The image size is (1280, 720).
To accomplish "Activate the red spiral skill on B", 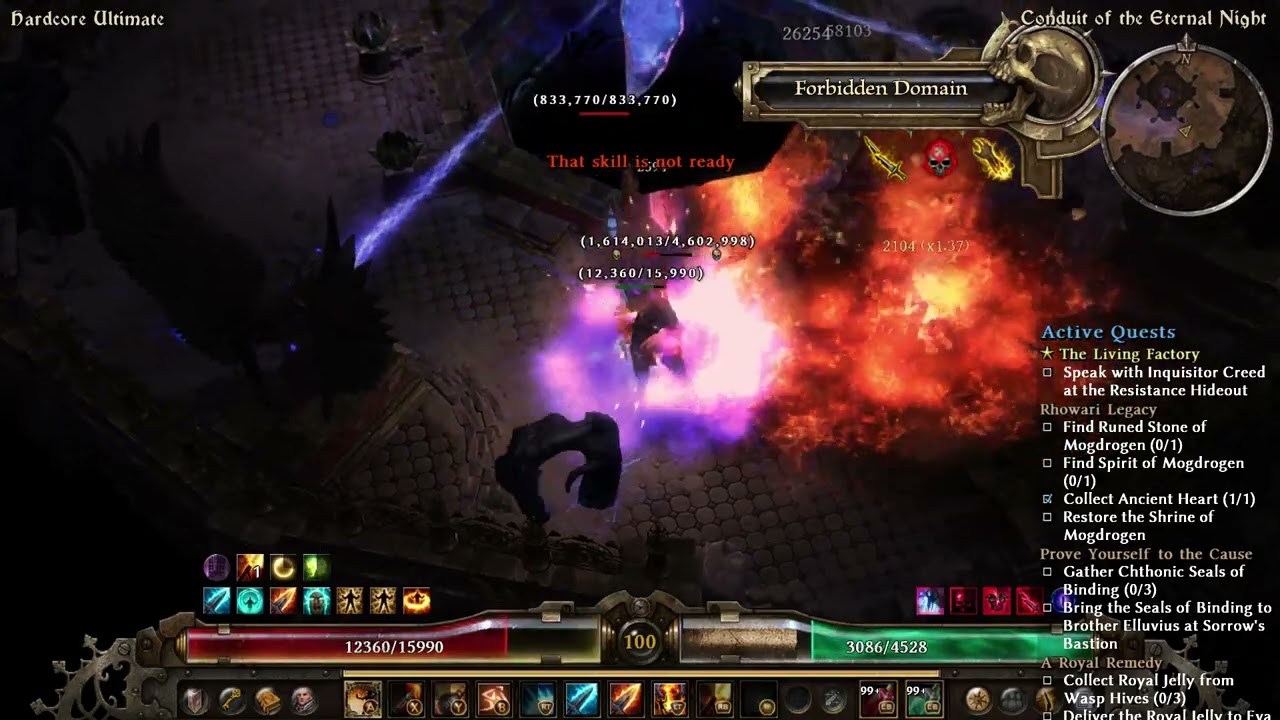I will click(495, 699).
